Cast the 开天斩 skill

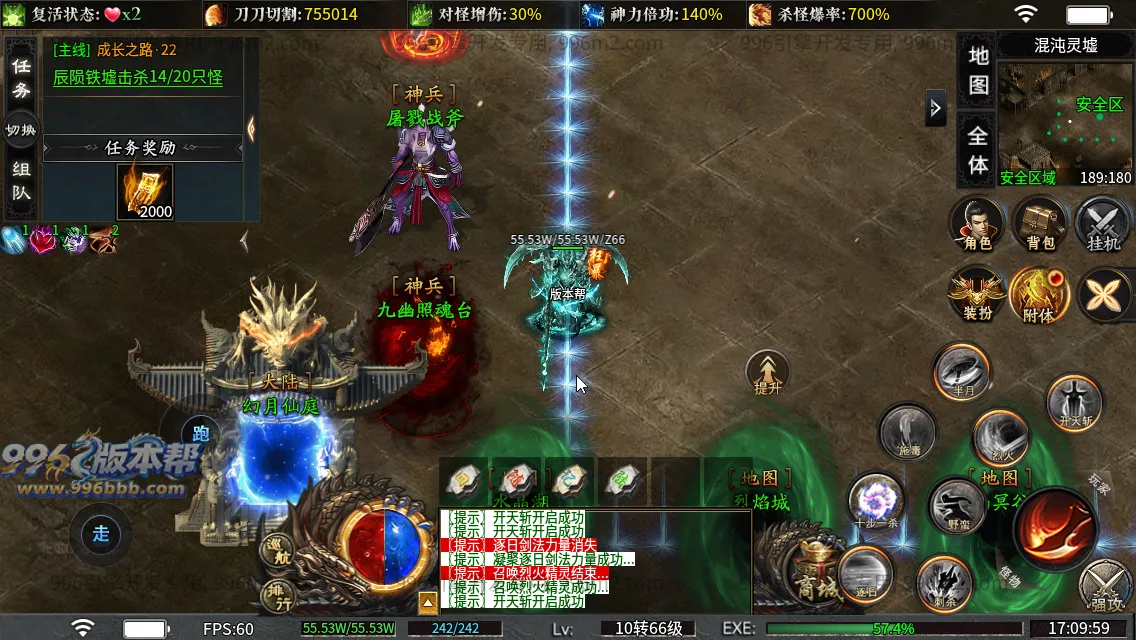(1074, 402)
